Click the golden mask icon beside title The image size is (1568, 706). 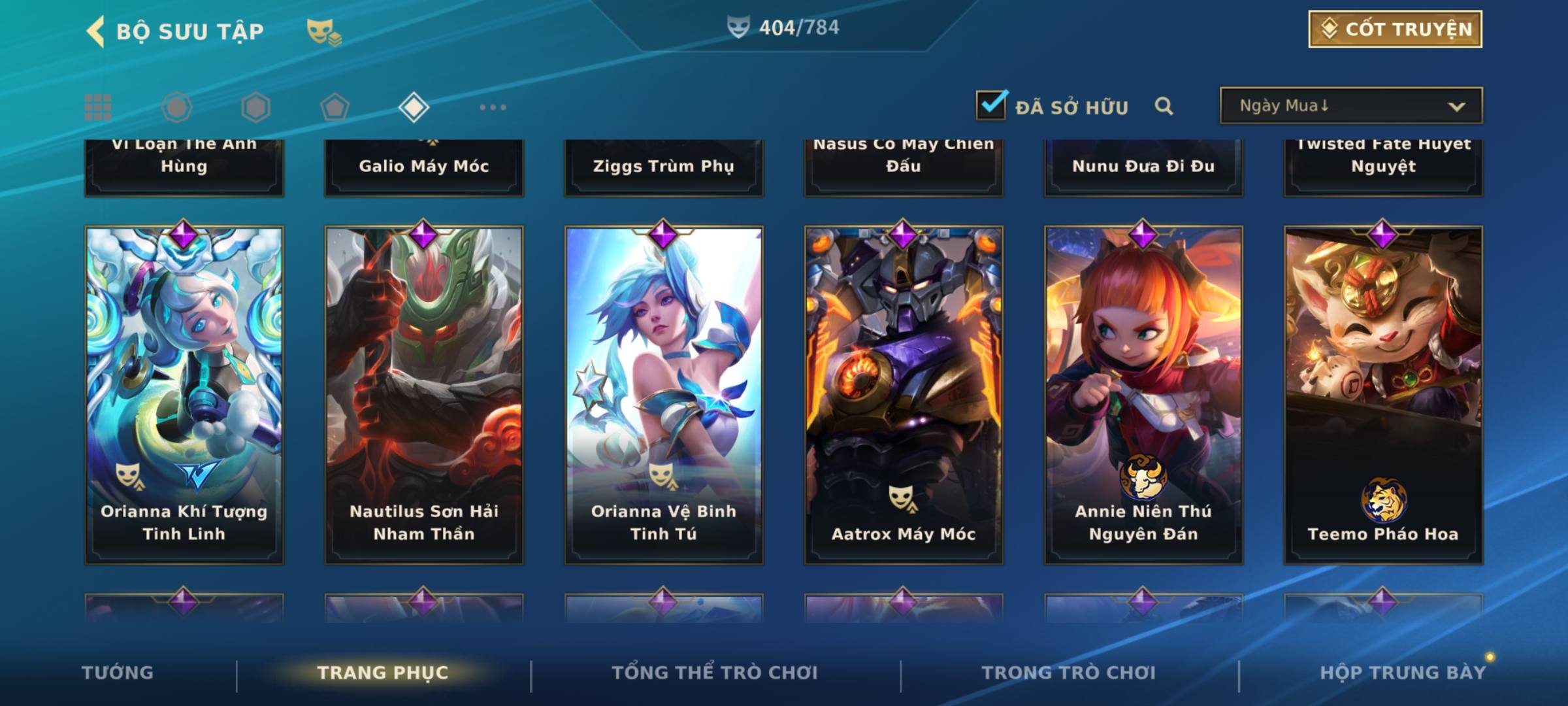click(x=323, y=31)
